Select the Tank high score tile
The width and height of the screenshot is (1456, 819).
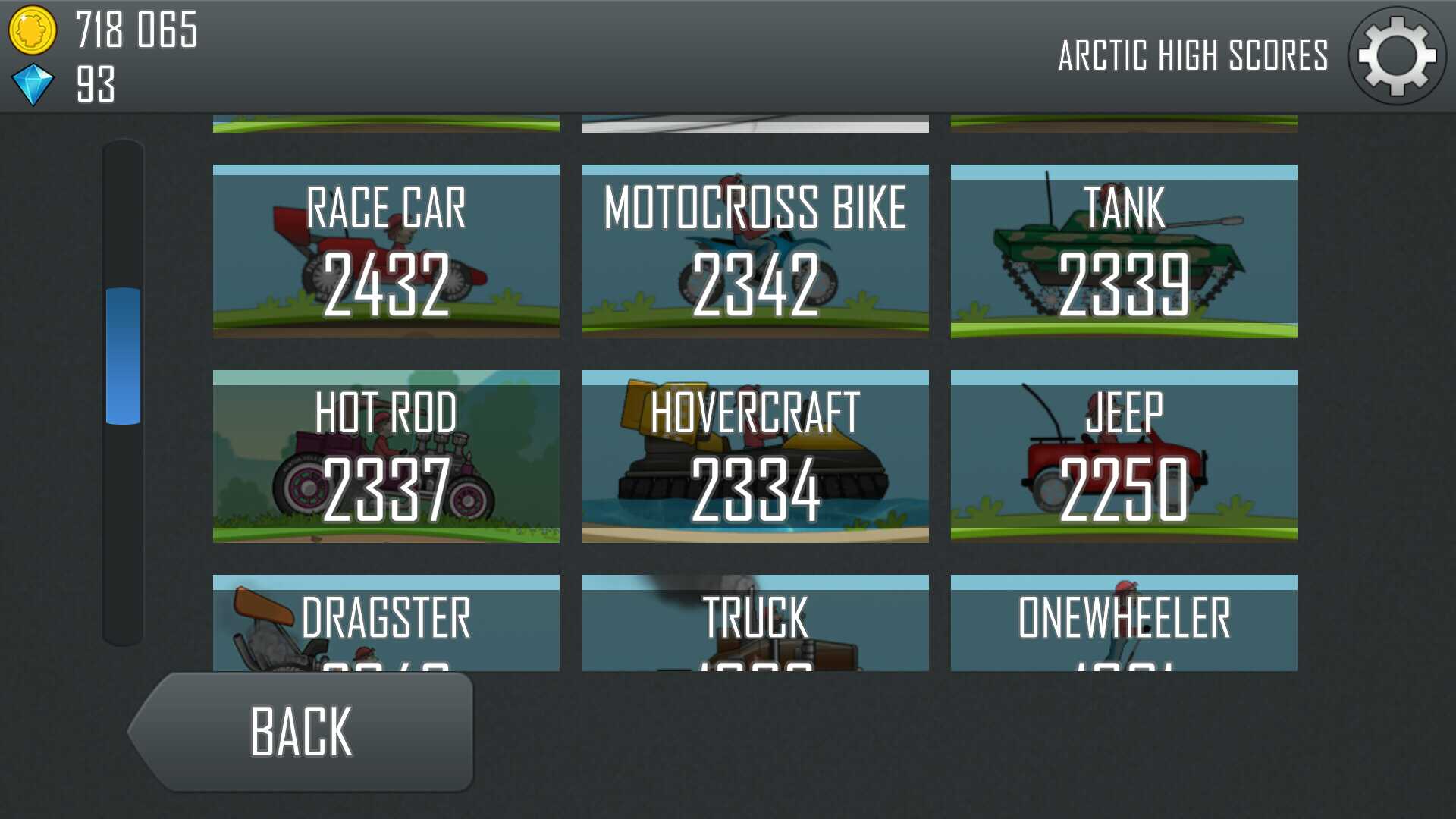pyautogui.click(x=1124, y=251)
